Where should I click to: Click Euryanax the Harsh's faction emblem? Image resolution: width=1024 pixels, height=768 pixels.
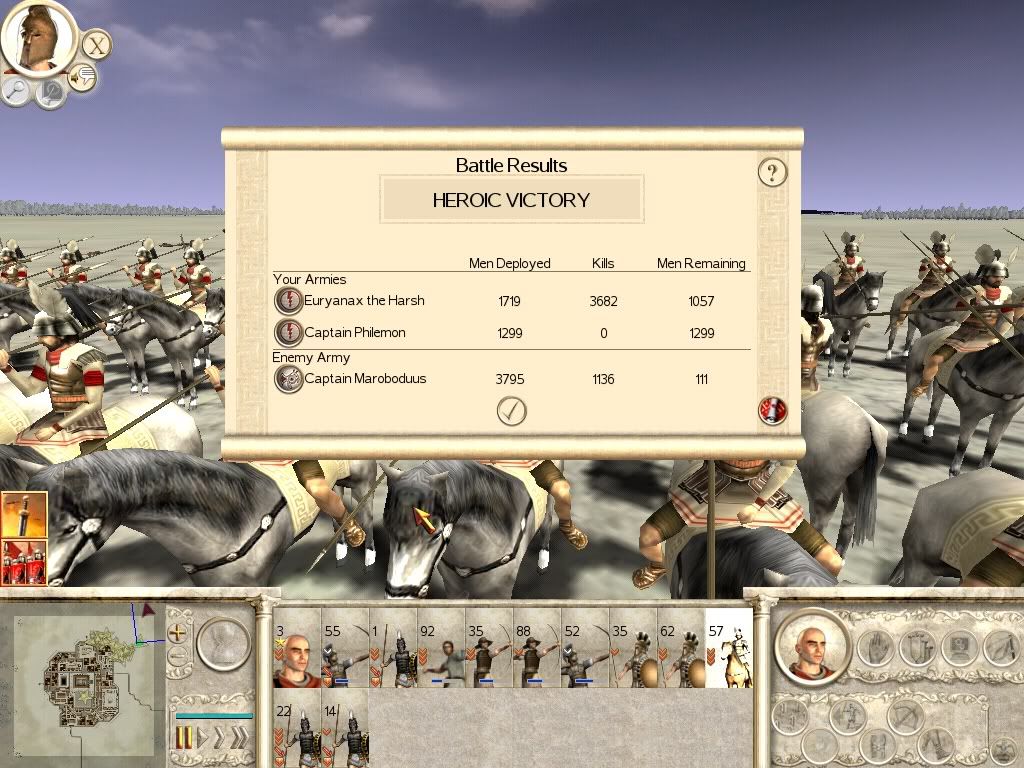[x=288, y=301]
